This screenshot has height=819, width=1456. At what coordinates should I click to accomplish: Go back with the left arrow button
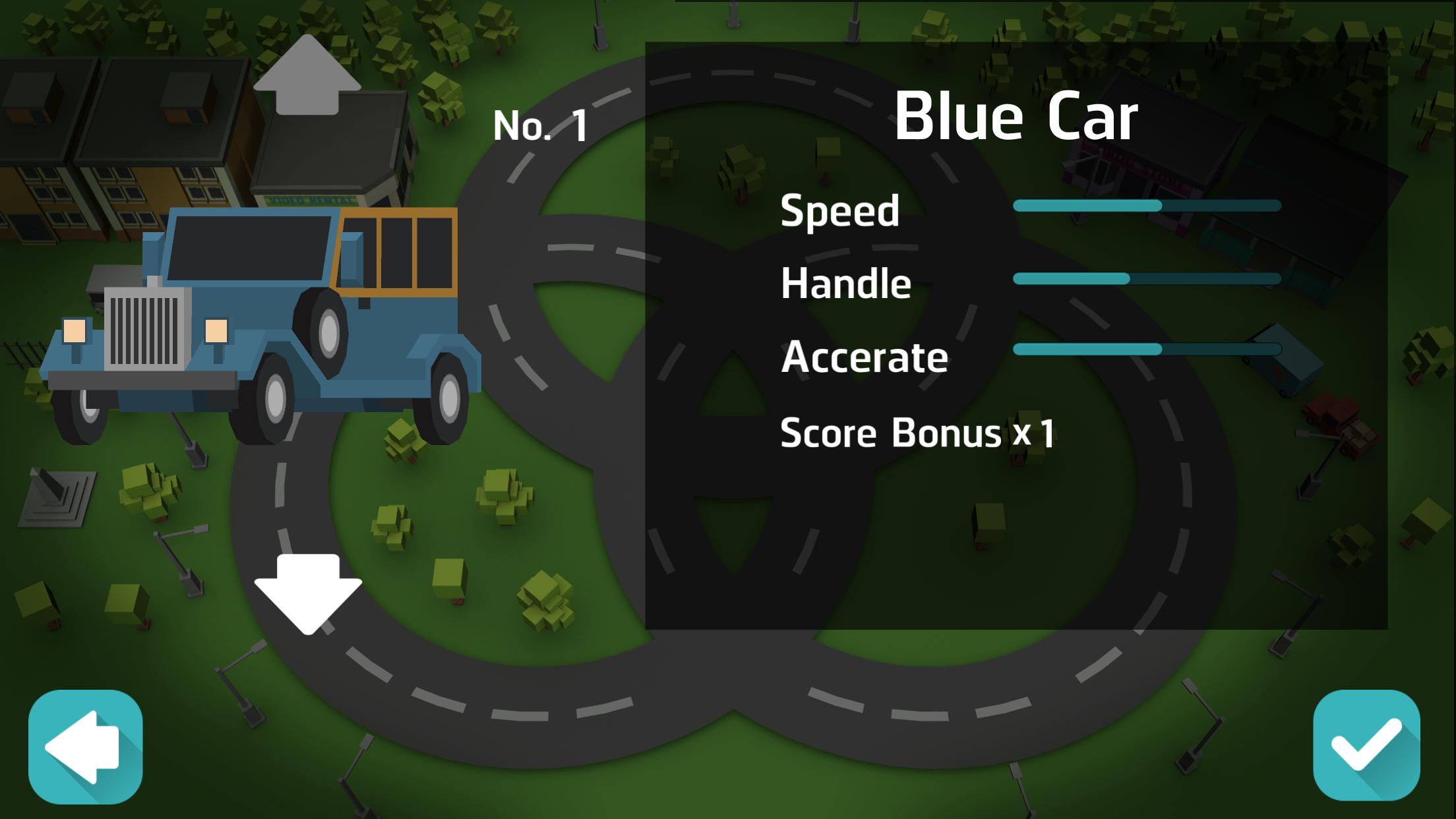click(85, 746)
